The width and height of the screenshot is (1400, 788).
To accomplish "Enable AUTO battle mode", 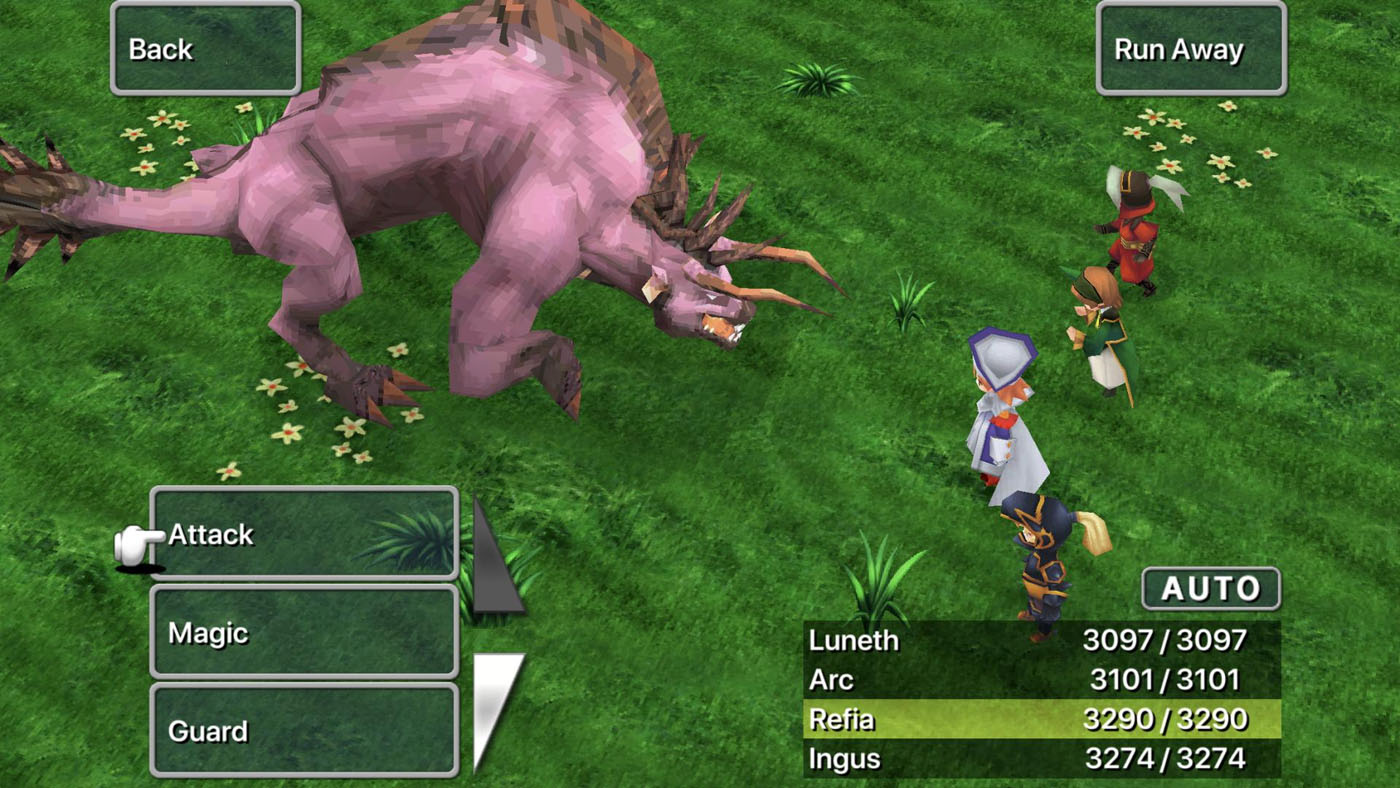I will (1209, 589).
